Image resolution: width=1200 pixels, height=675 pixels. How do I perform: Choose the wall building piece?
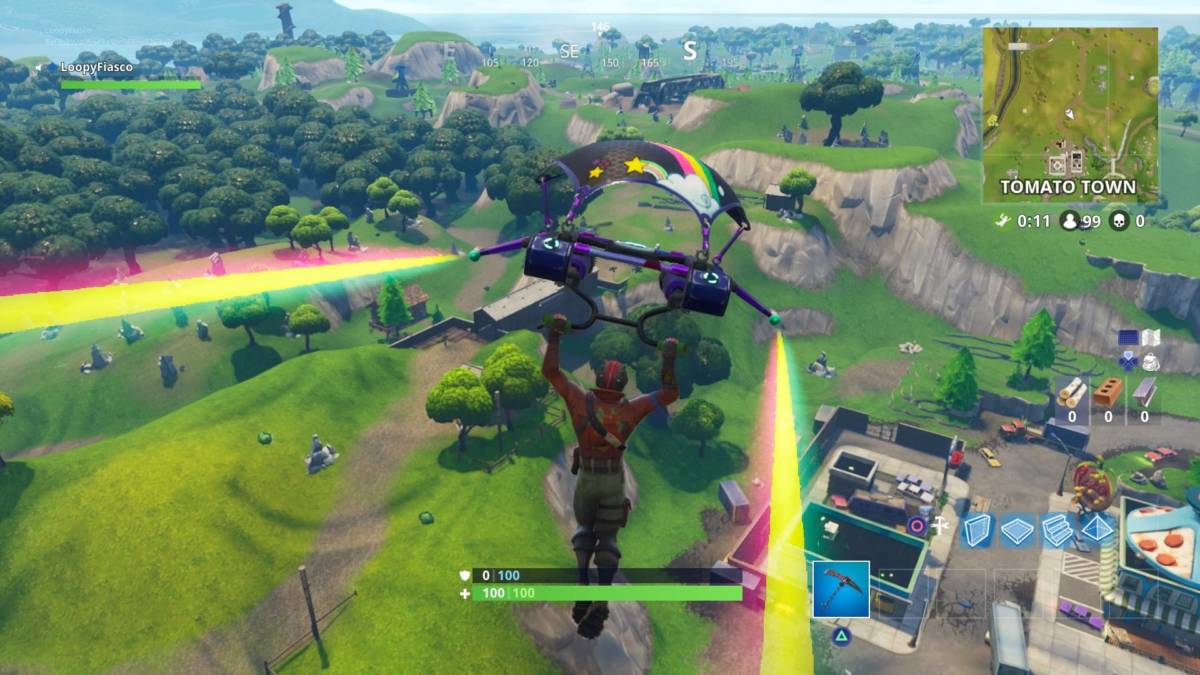pos(977,529)
